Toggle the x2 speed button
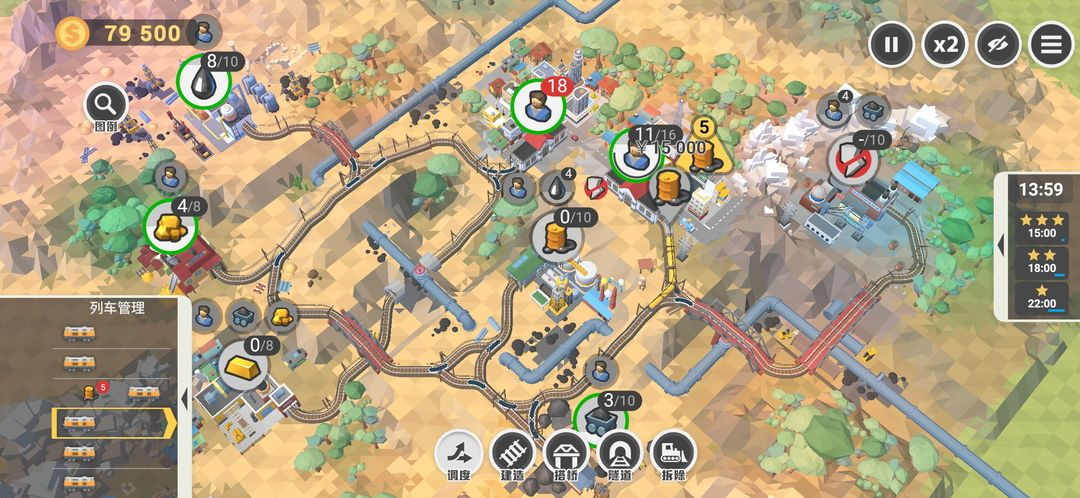Viewport: 1080px width, 498px height. point(945,44)
